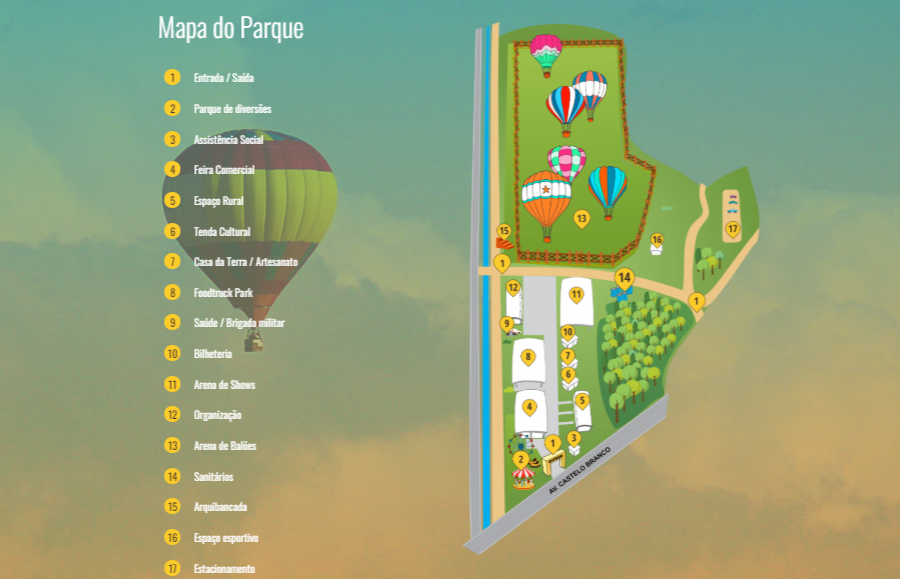Select map pin 8 on the white tent
The height and width of the screenshot is (579, 900).
tap(528, 356)
